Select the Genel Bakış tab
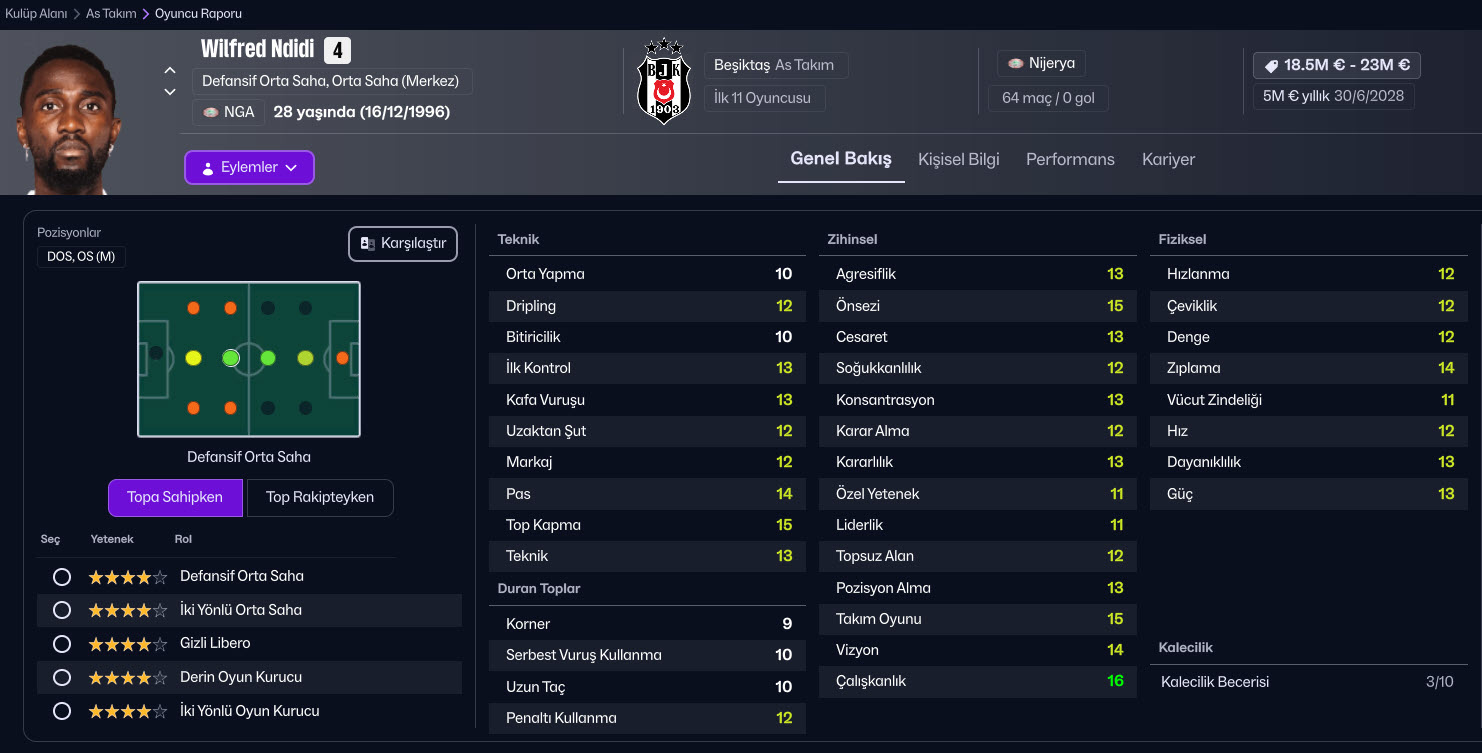This screenshot has height=753, width=1482. coord(840,159)
